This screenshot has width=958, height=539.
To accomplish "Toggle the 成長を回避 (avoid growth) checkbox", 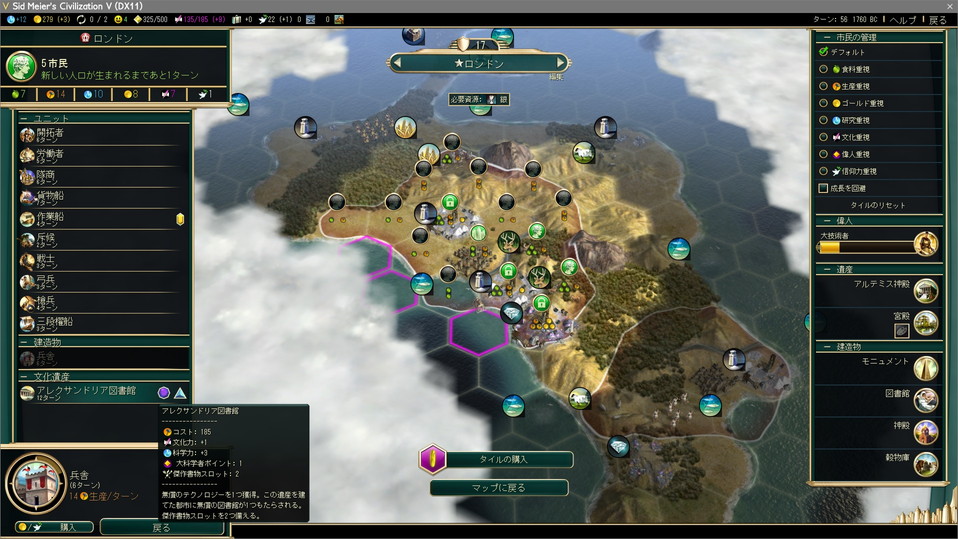I will [x=824, y=188].
